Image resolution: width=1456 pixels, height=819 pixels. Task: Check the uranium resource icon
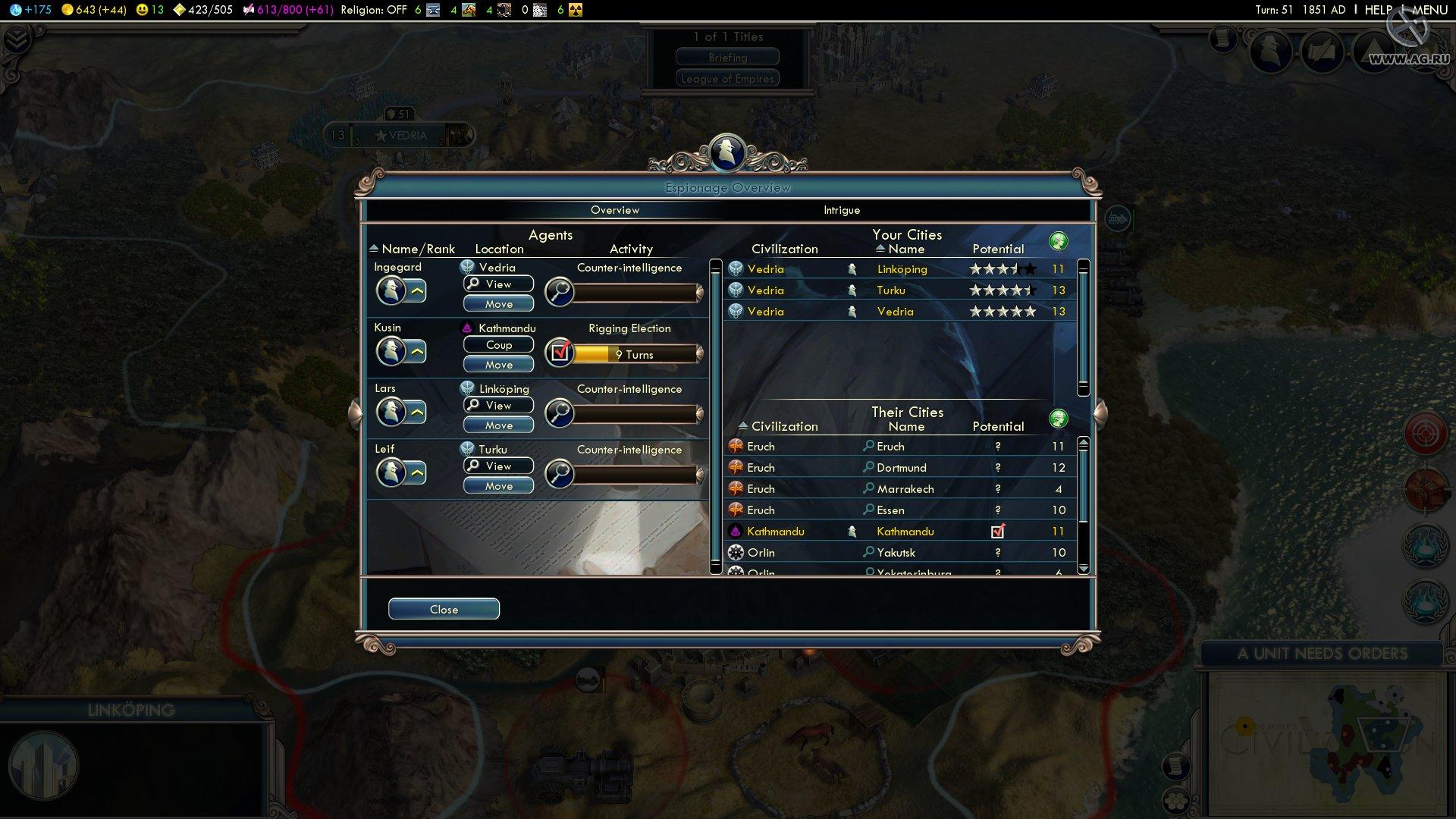tap(574, 10)
